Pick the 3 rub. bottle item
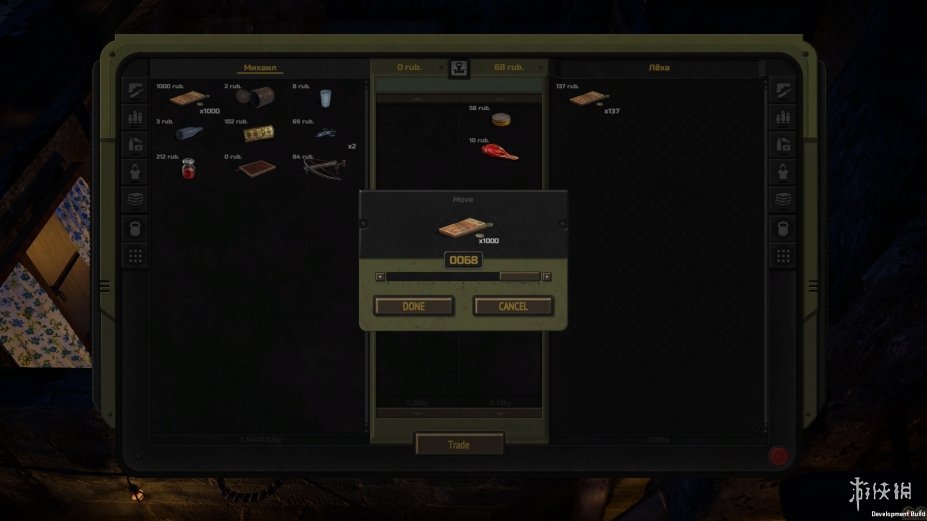The image size is (927, 521). tap(188, 133)
